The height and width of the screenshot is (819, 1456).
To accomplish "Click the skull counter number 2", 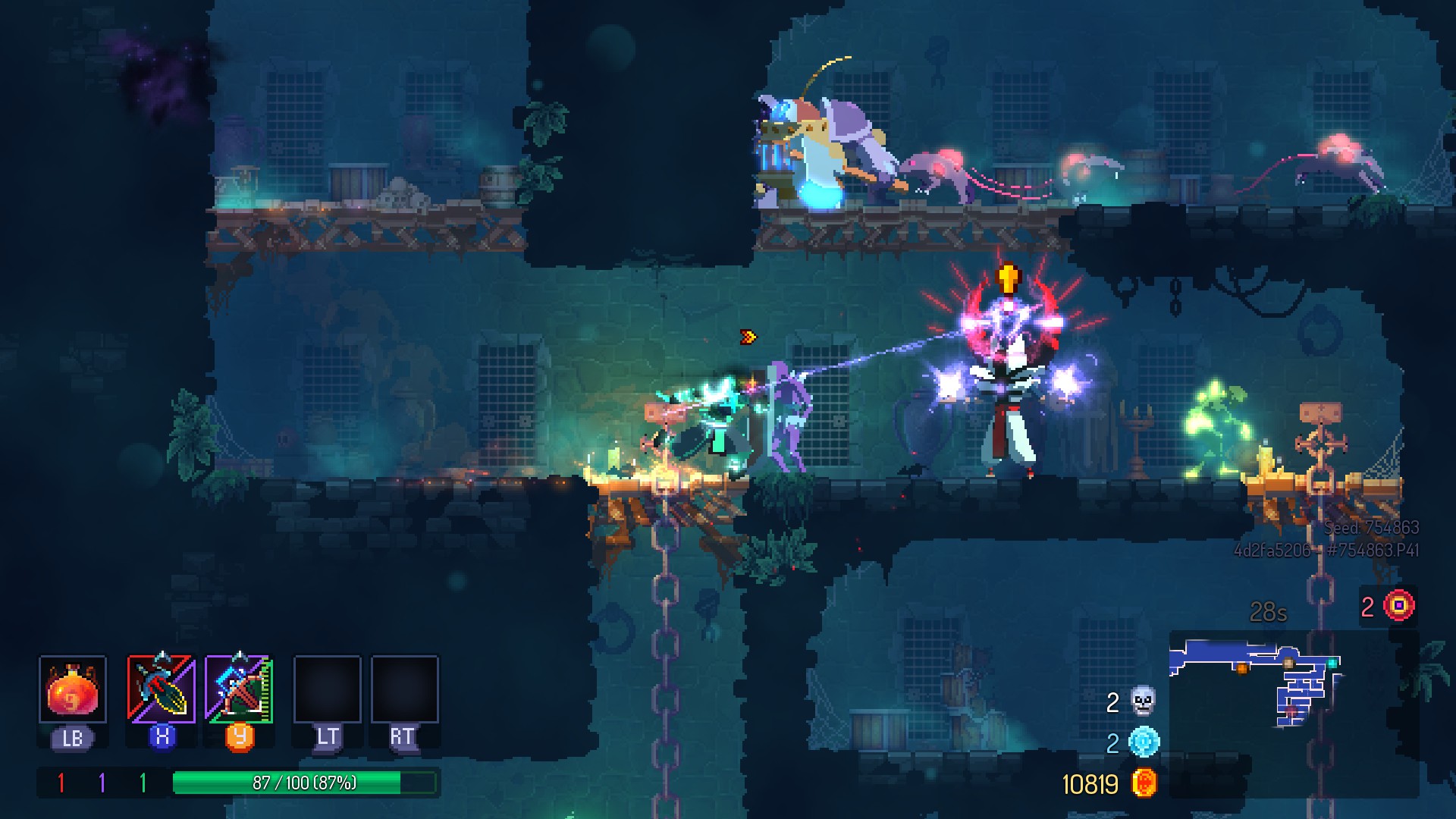I will (1112, 704).
